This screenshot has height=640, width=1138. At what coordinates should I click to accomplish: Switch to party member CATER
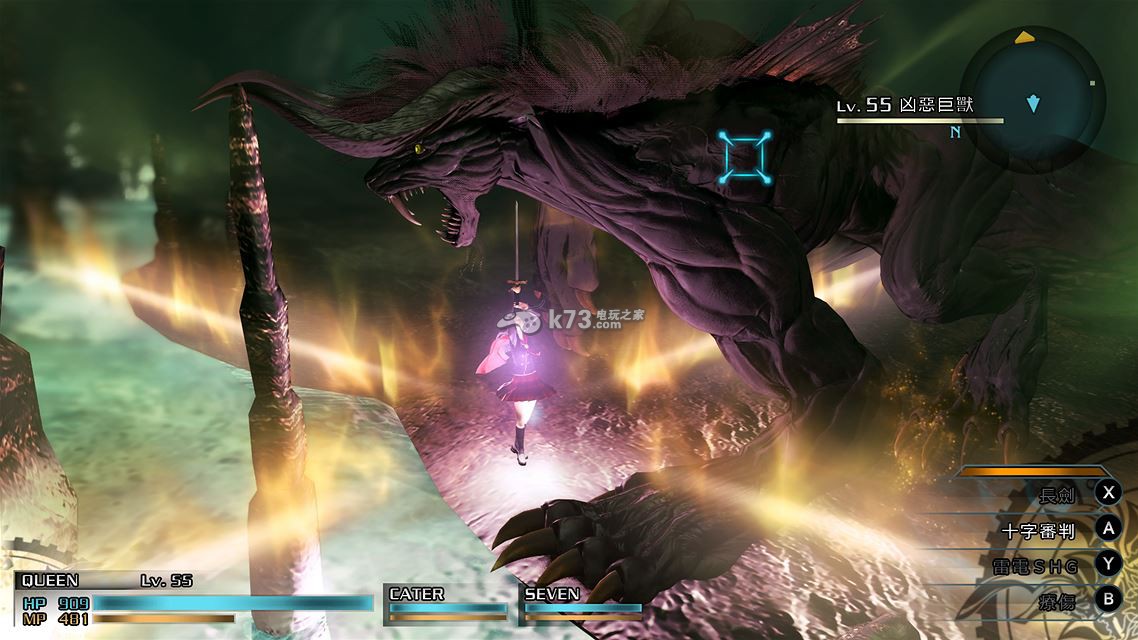coord(446,601)
